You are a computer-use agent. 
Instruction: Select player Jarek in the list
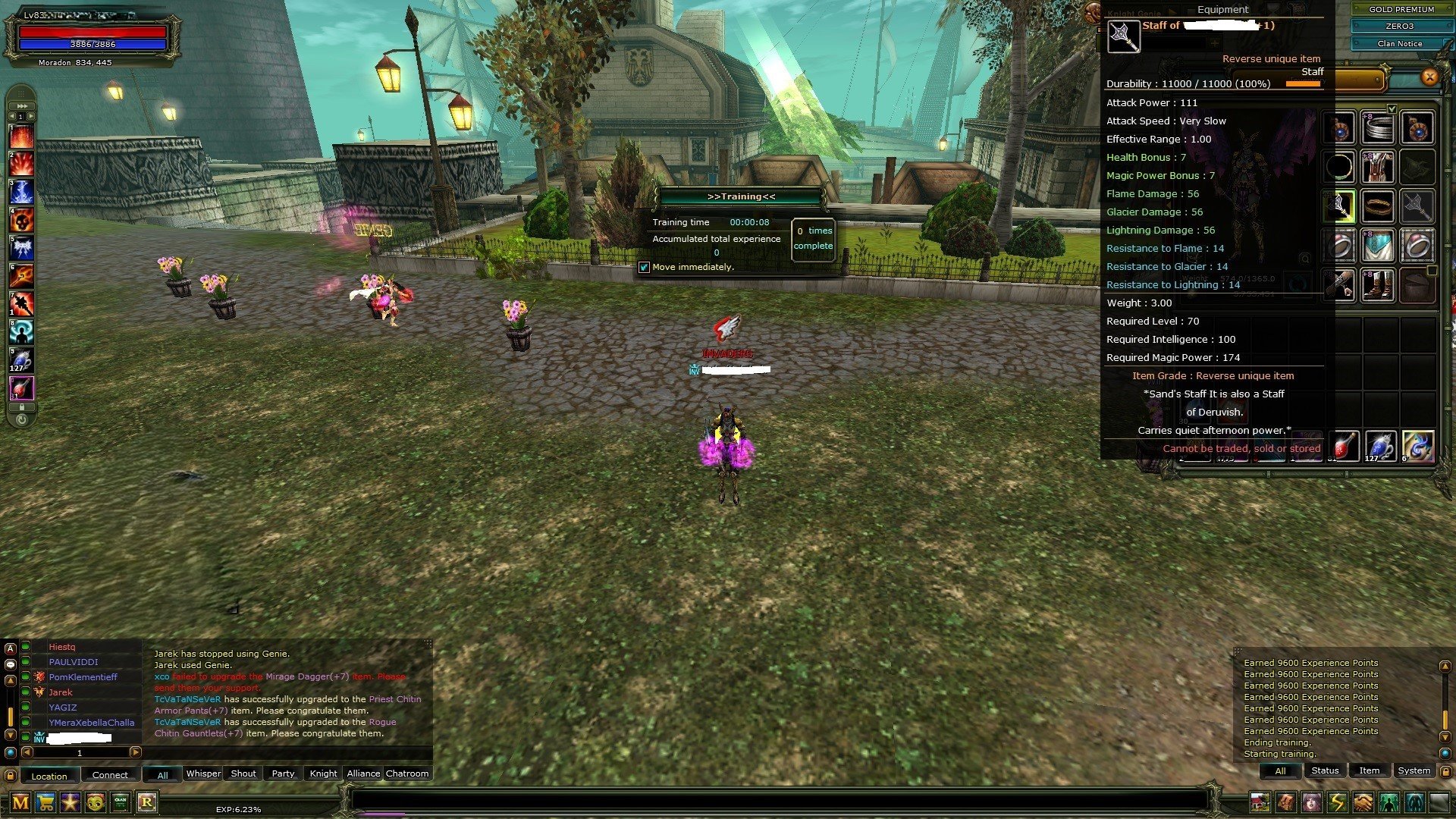pos(61,692)
